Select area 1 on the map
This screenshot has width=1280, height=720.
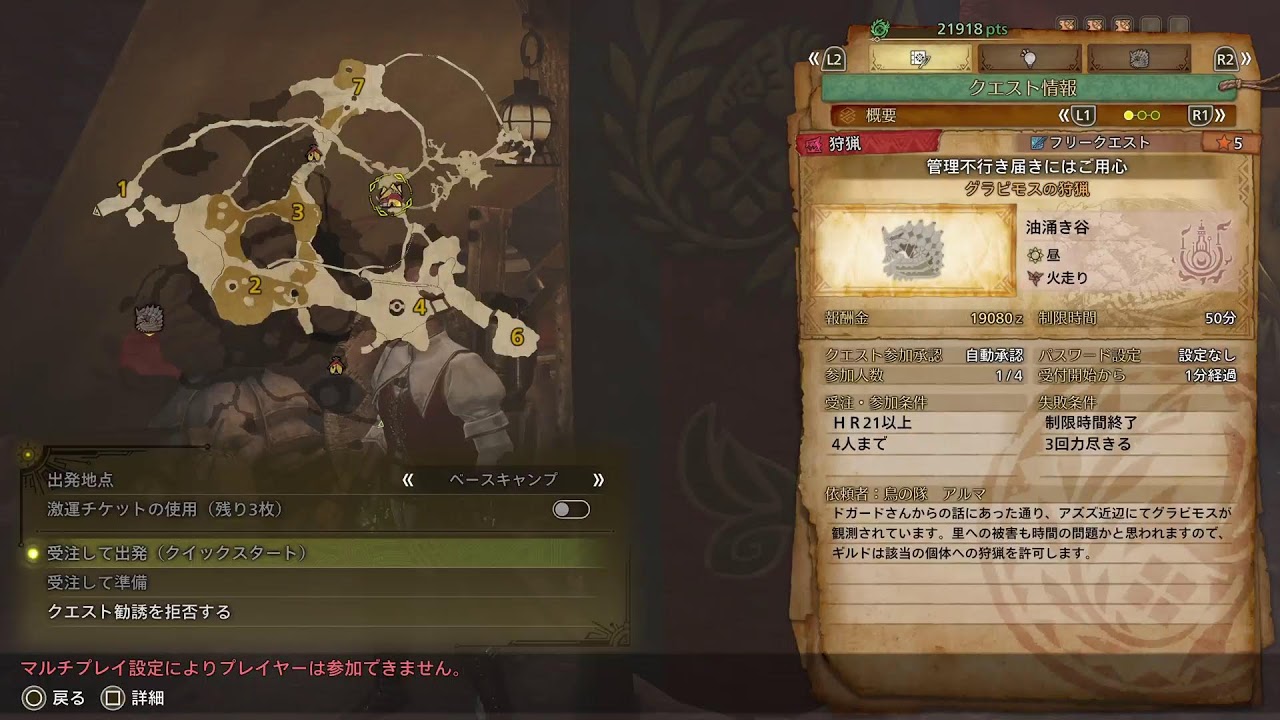click(x=123, y=189)
